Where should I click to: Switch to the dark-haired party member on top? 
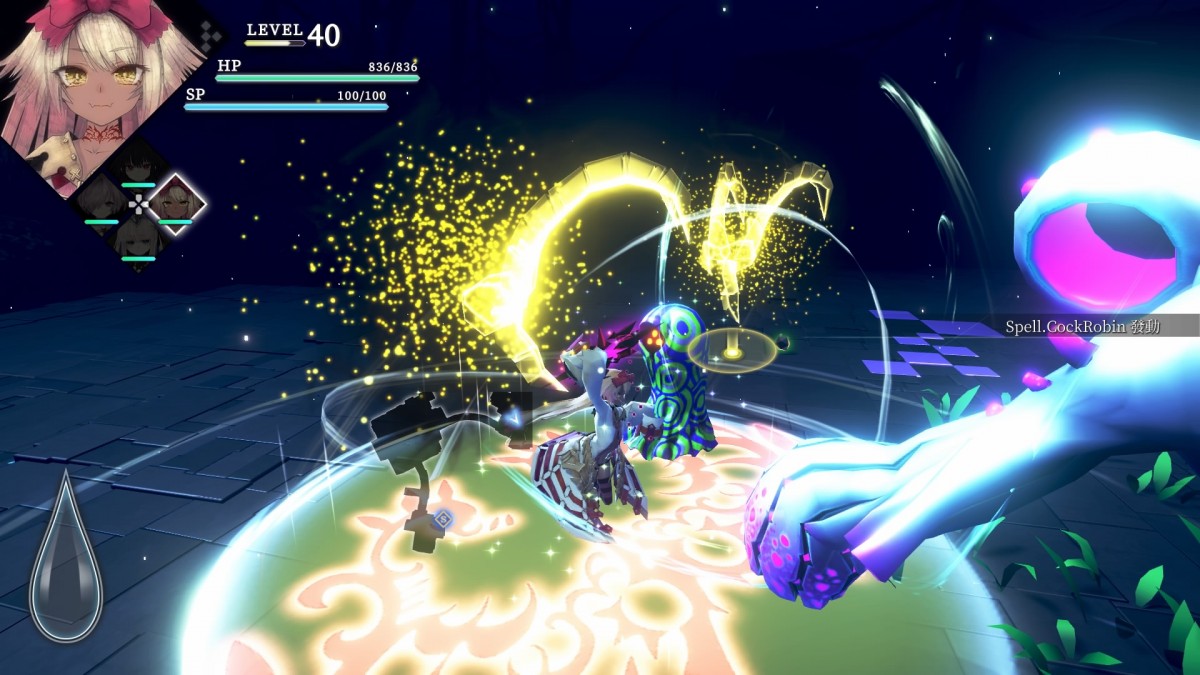(x=138, y=163)
